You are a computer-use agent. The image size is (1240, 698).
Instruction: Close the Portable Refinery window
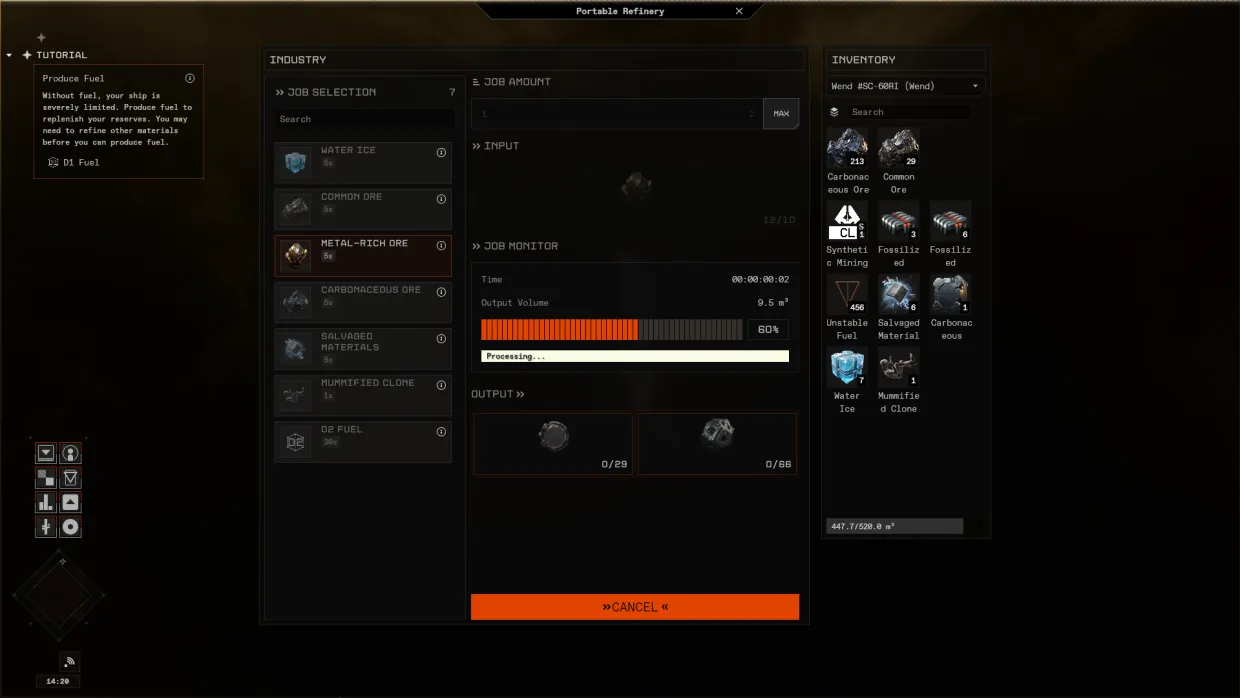tap(739, 11)
